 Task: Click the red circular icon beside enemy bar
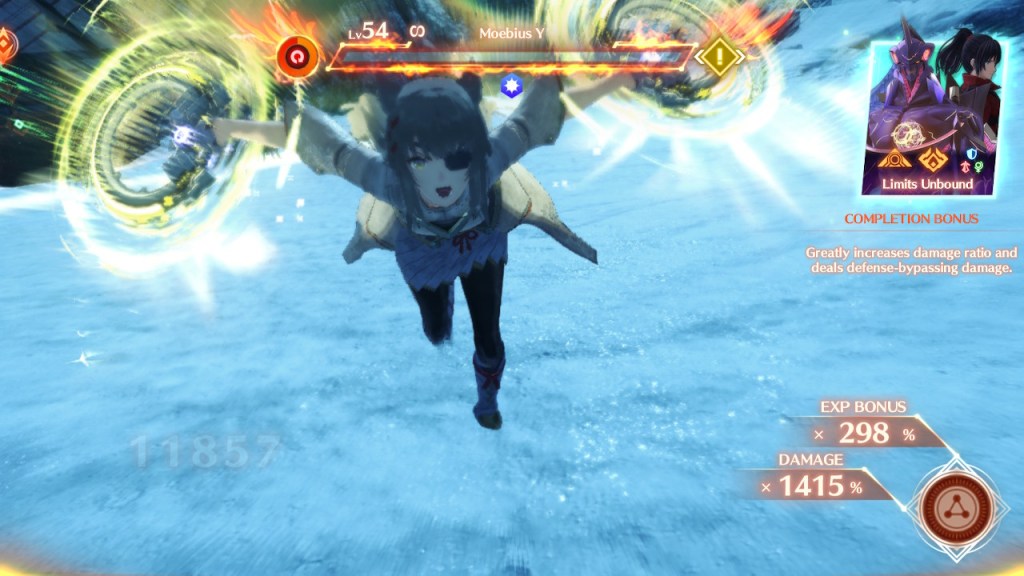pos(297,56)
